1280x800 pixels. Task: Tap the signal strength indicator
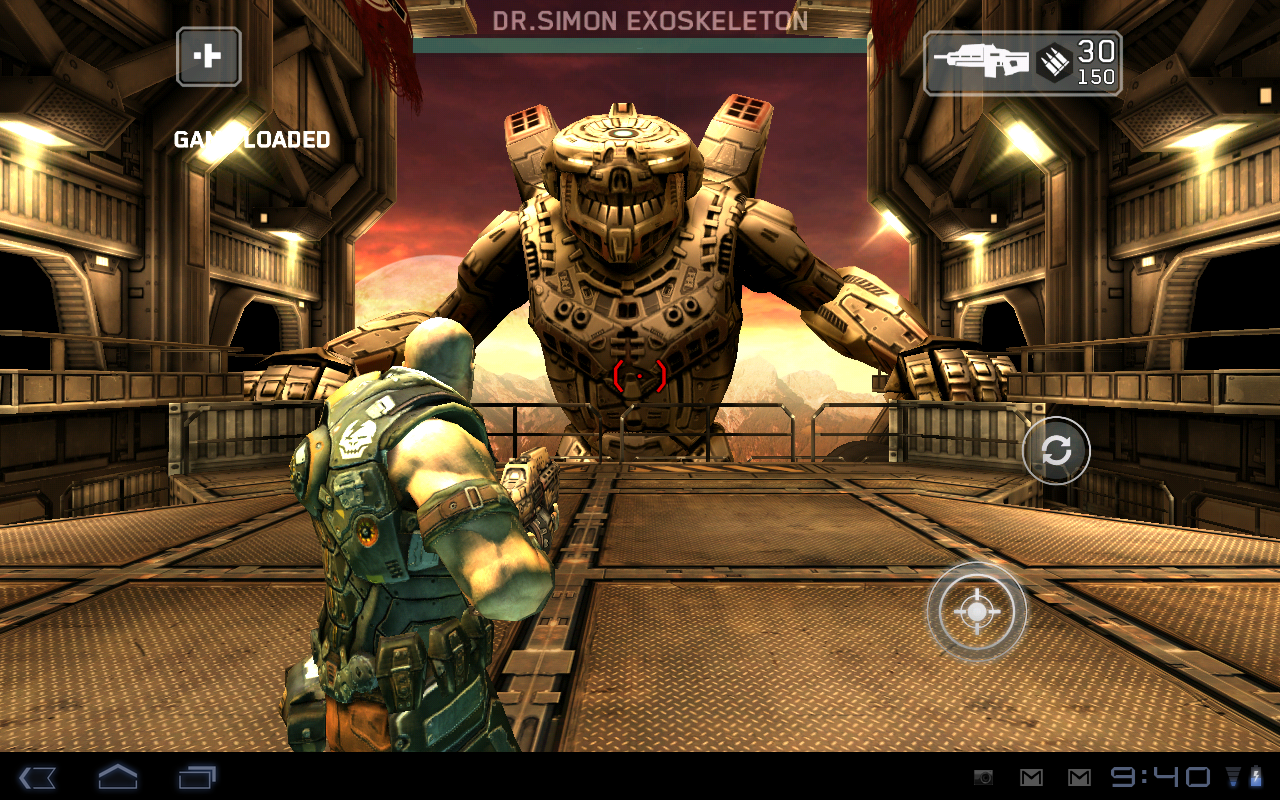(x=1233, y=779)
